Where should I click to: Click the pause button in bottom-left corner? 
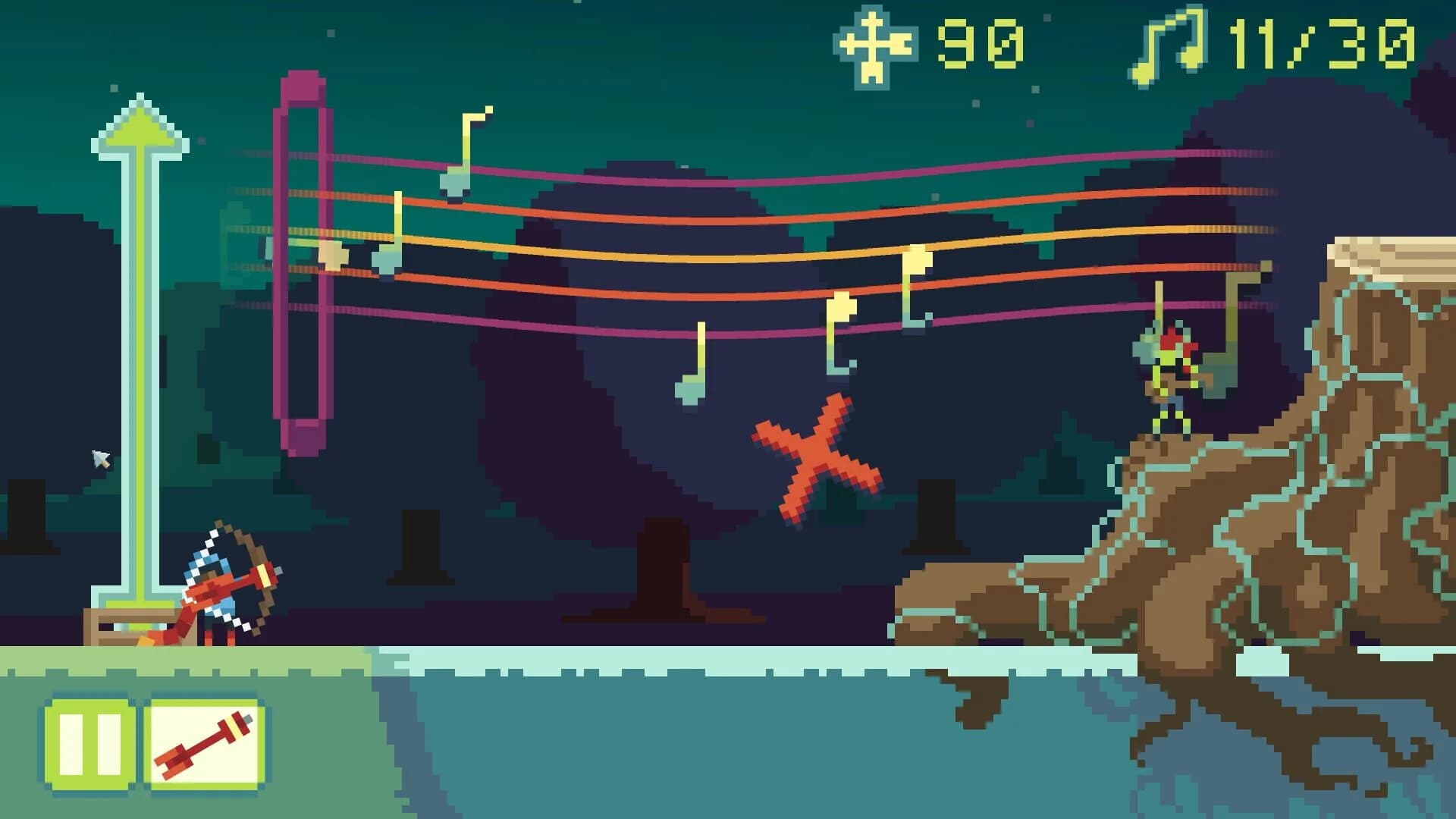pyautogui.click(x=86, y=743)
